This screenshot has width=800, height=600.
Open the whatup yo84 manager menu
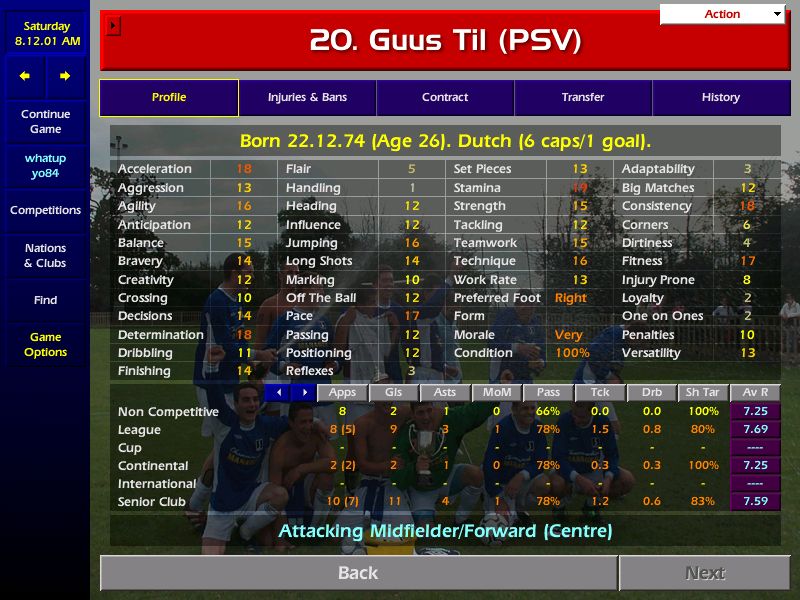coord(45,166)
